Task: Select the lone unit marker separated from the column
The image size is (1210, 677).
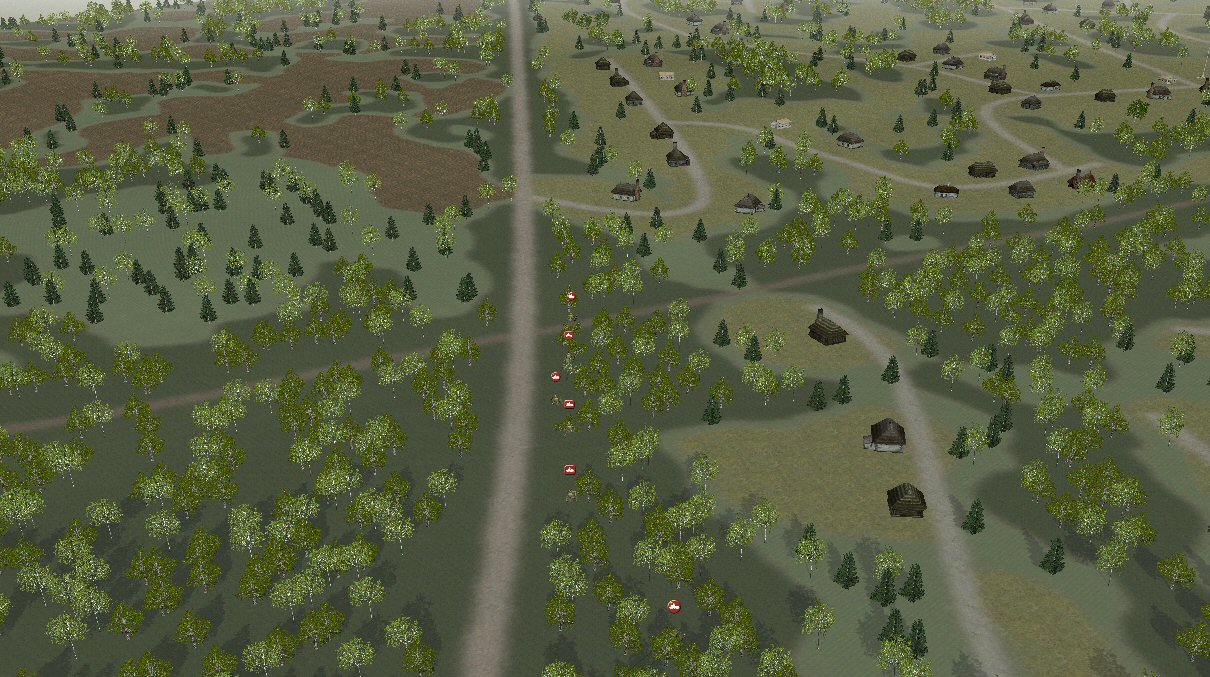Action: 674,606
